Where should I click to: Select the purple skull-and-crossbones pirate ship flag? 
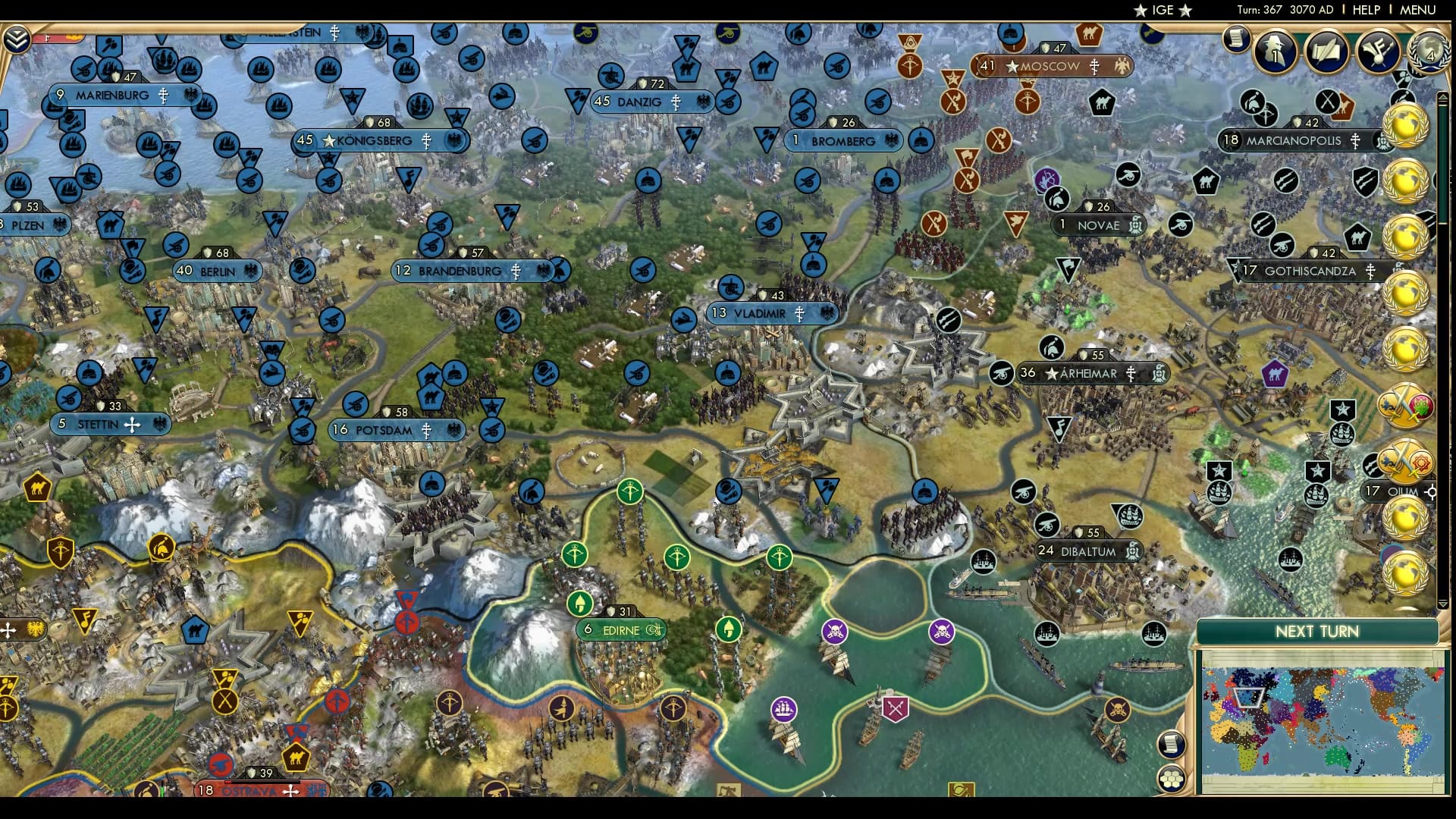835,631
